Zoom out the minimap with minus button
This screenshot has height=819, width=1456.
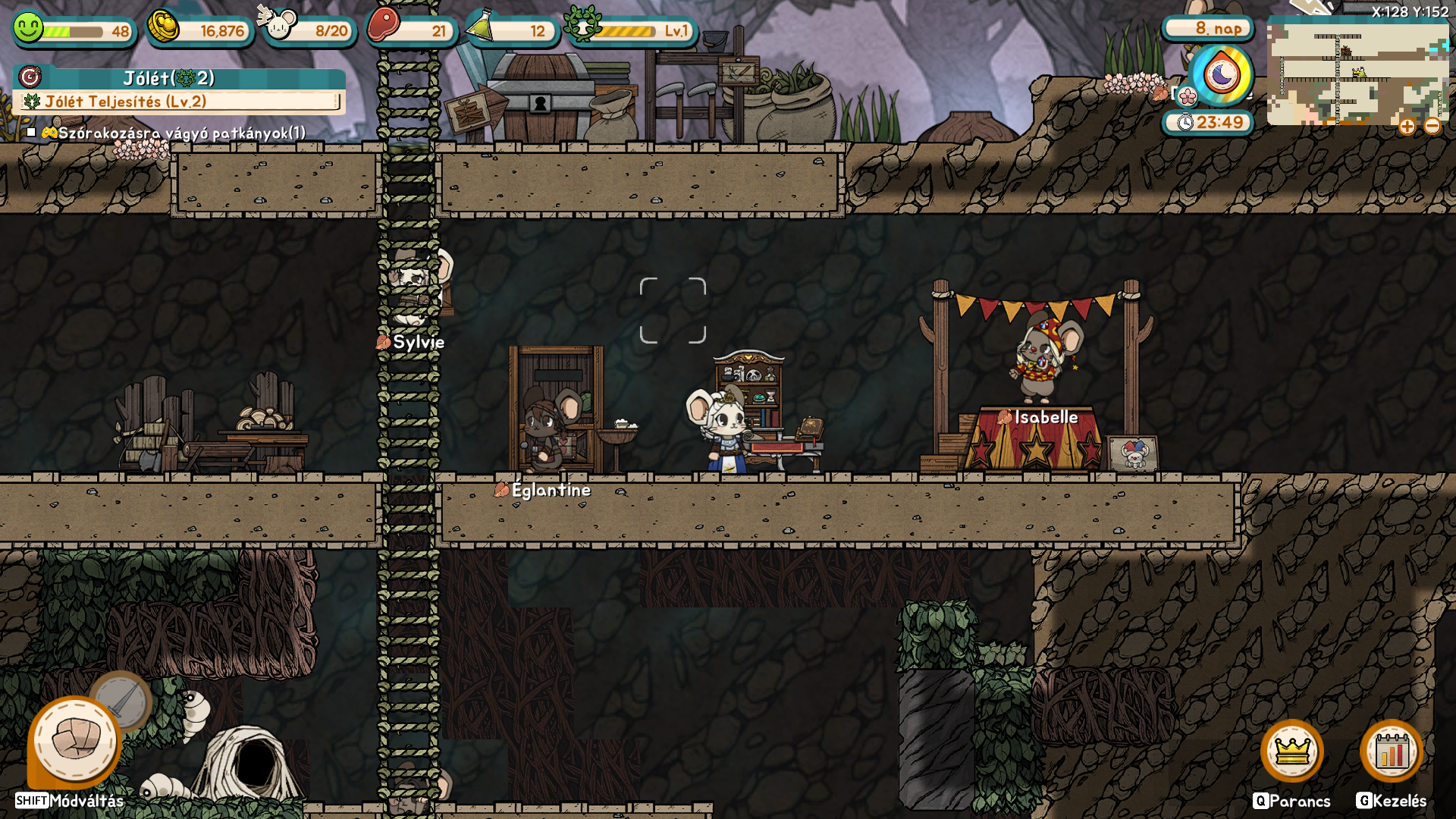[1432, 127]
